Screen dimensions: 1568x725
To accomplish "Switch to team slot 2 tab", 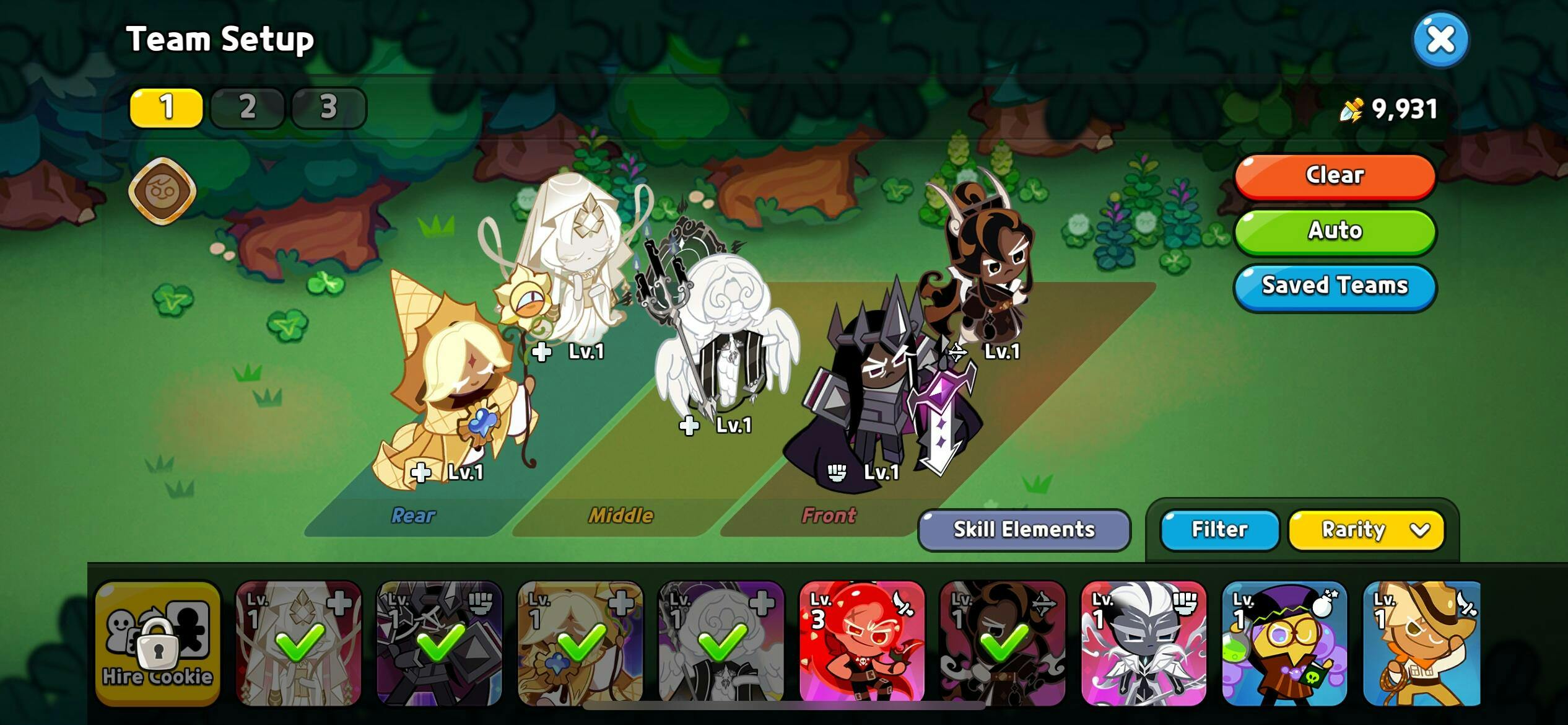I will click(x=247, y=108).
